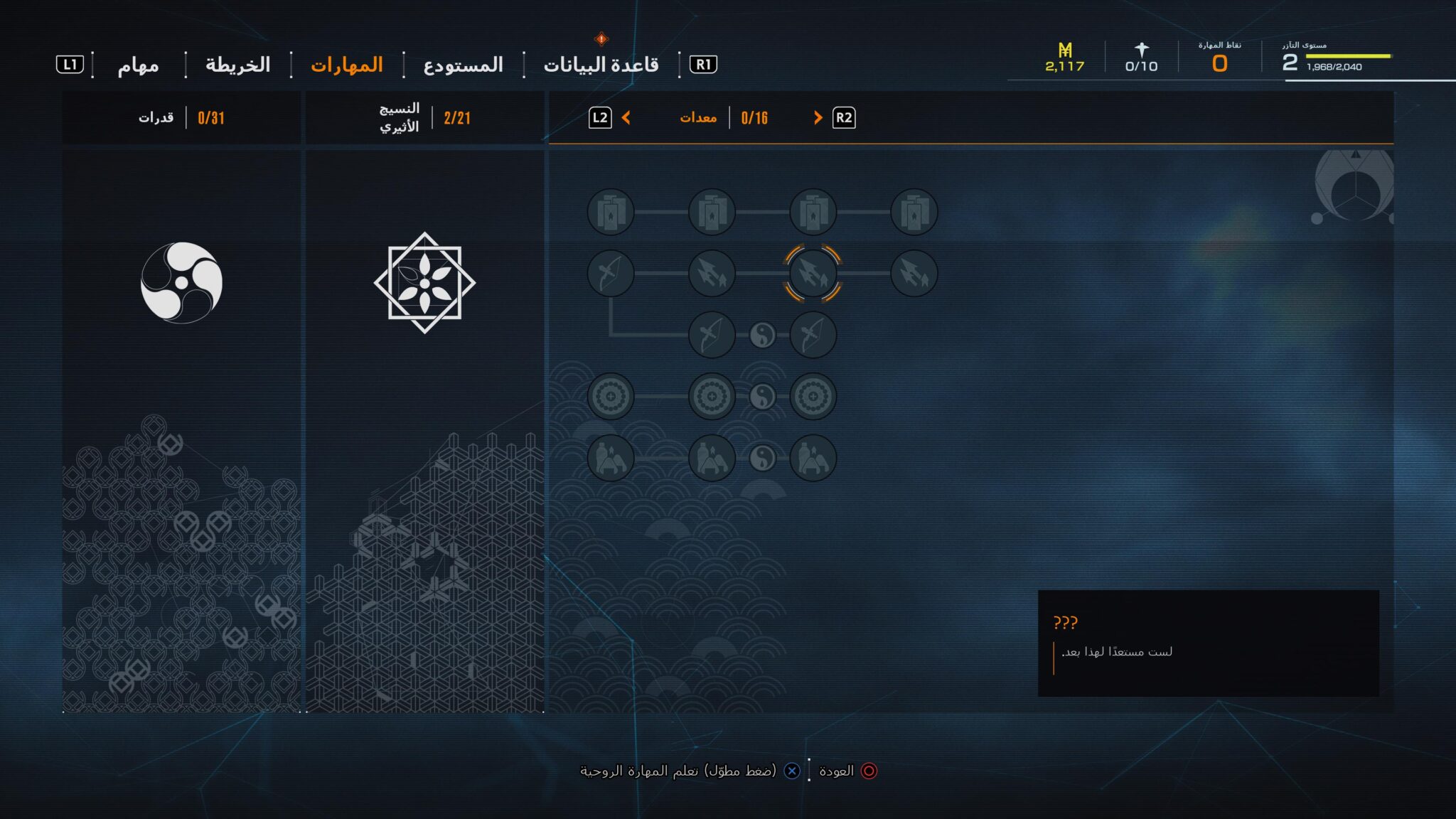Select the highlighted arrow skill node

[813, 274]
